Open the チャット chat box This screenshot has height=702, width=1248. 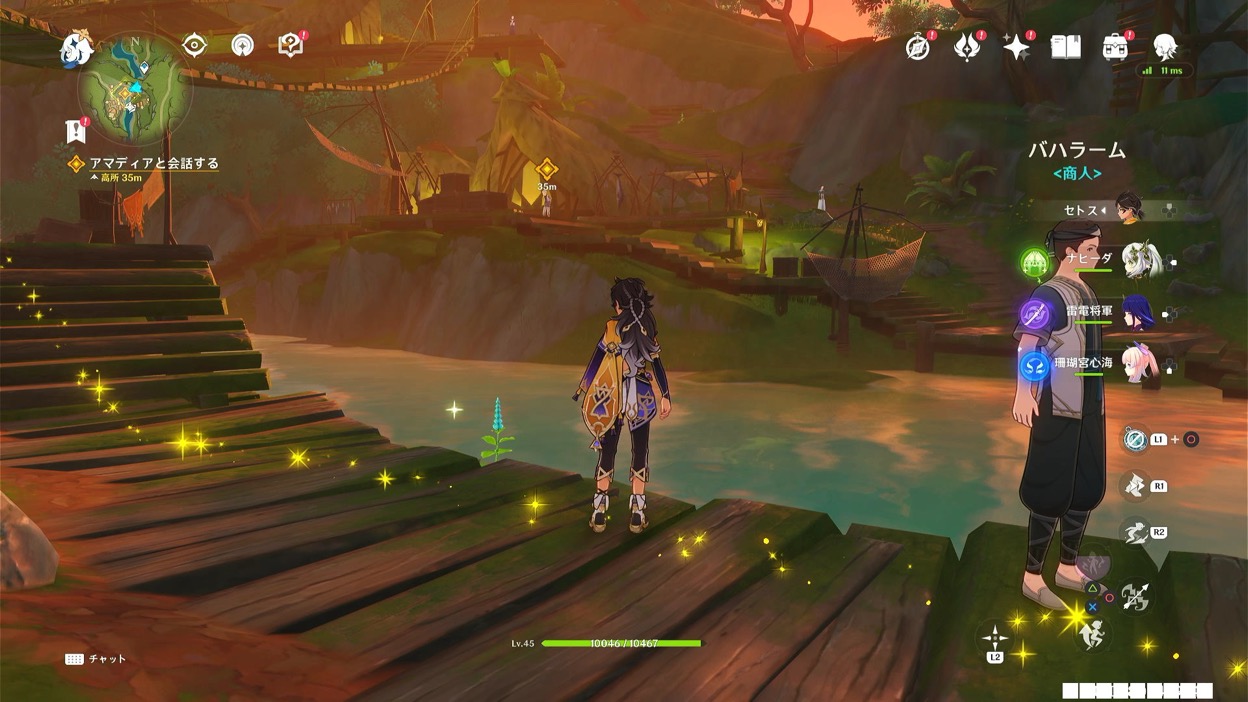click(98, 660)
